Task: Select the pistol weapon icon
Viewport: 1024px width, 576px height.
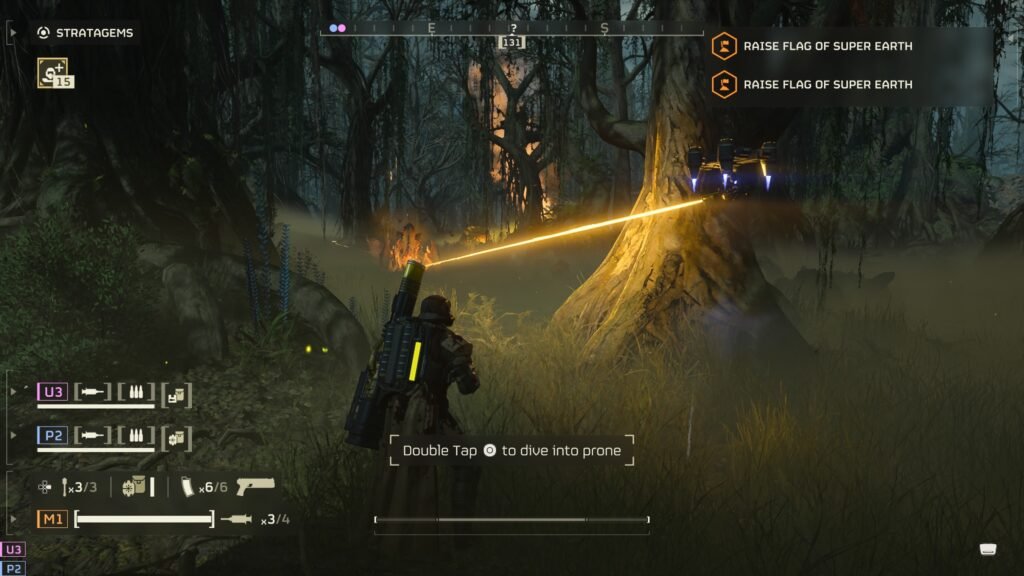Action: (255, 487)
